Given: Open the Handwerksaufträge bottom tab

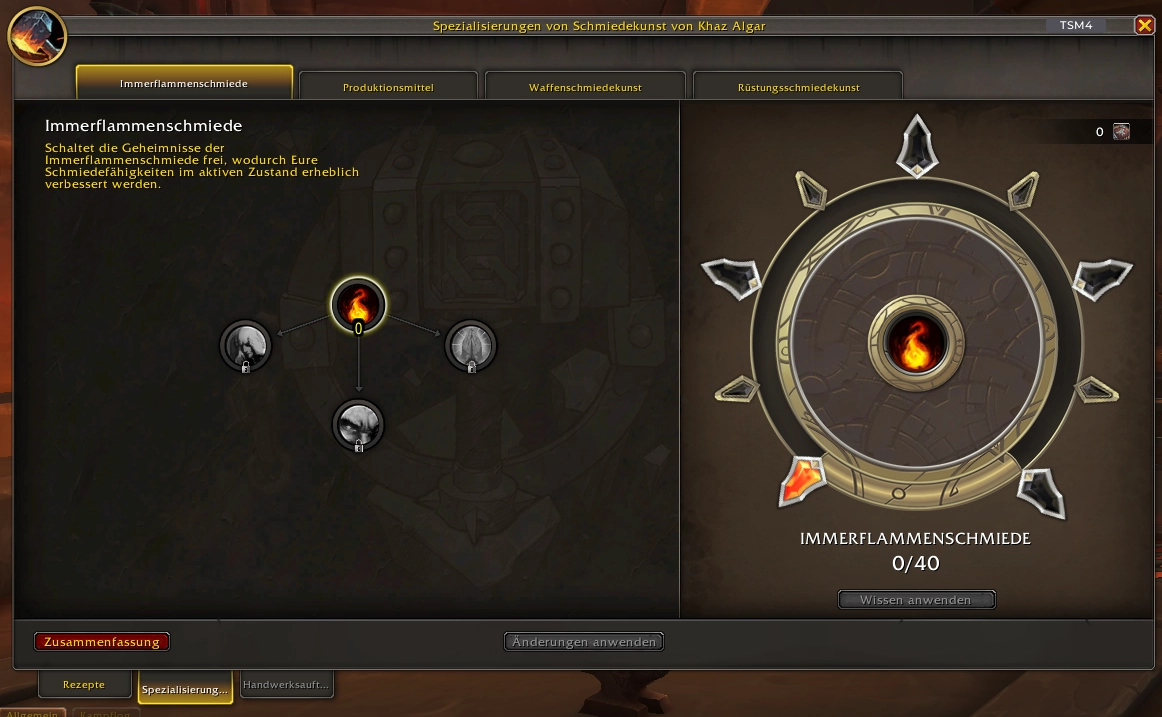Looking at the screenshot, I should (x=286, y=685).
